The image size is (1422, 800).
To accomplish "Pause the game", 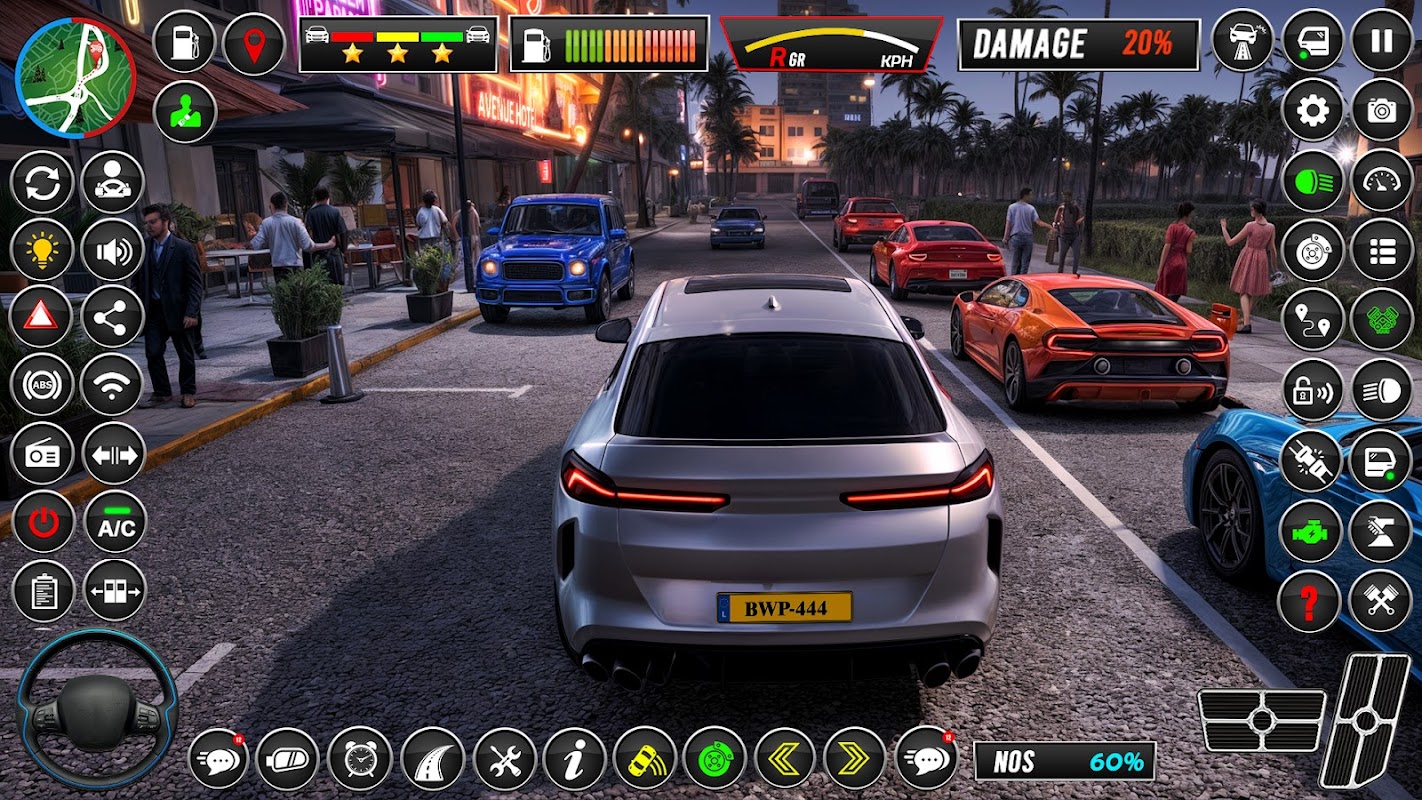I will [x=1382, y=41].
